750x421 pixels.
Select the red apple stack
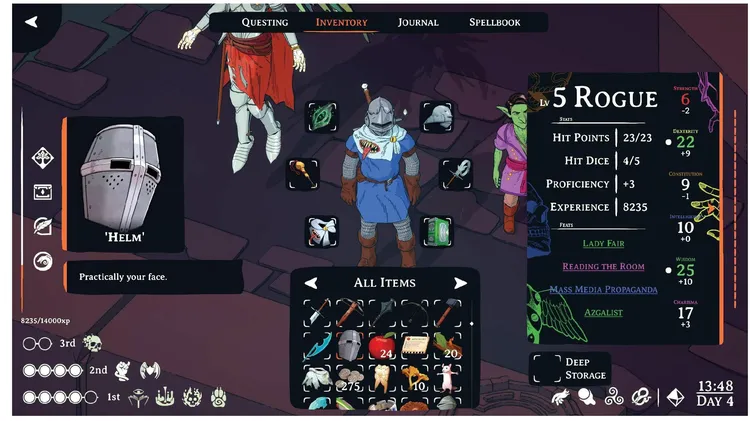[382, 346]
